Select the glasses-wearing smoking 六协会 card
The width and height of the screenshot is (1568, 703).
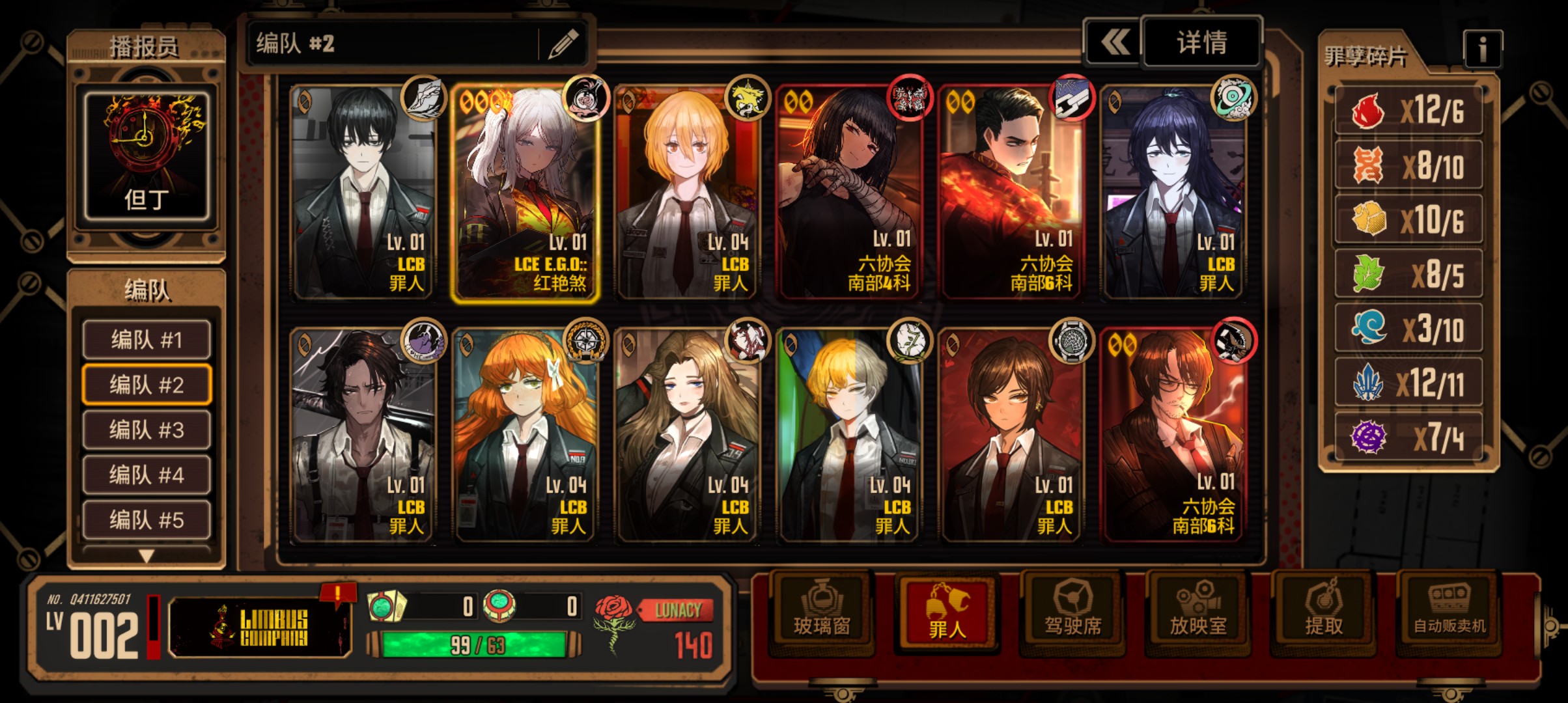tap(1173, 436)
